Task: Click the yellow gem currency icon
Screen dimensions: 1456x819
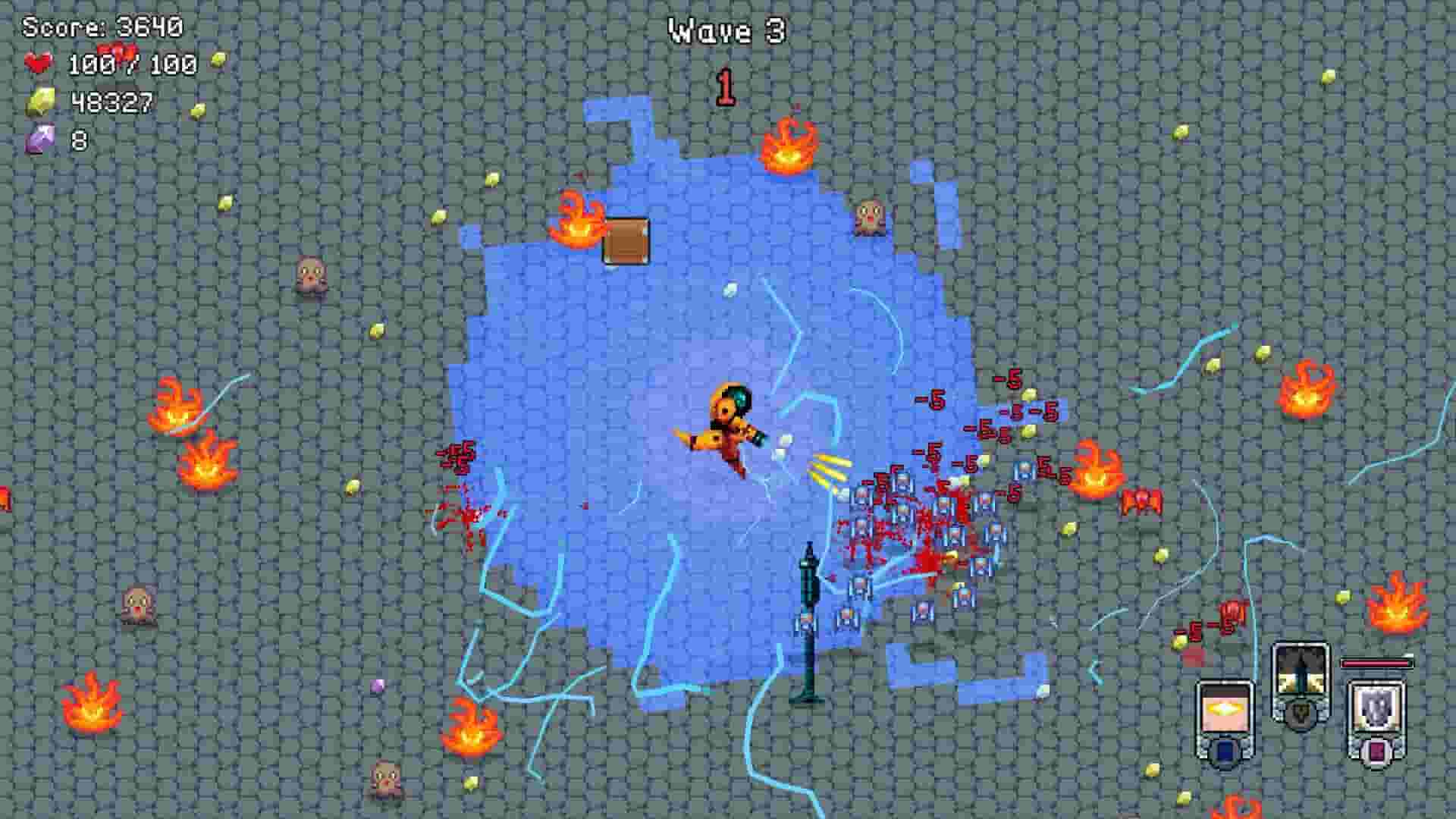Action: [42, 99]
